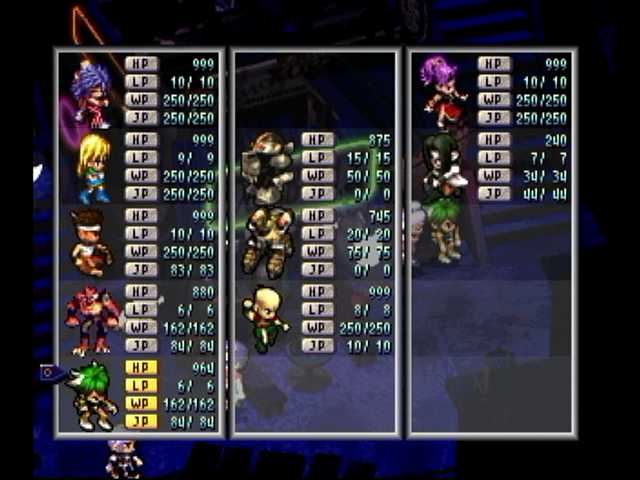Select the purple spiky-haired character in the left panel
The height and width of the screenshot is (480, 640).
click(x=90, y=93)
